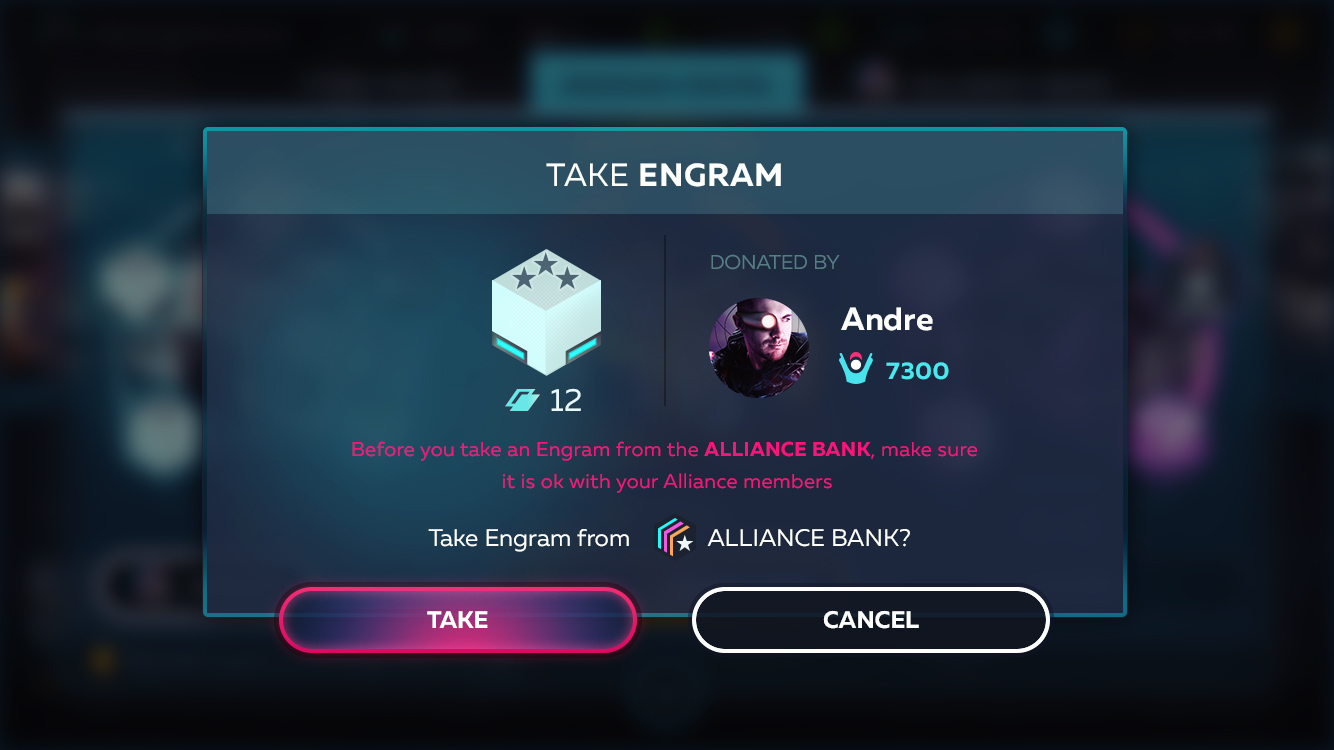Cancel taking the Engram
This screenshot has height=750, width=1334.
[x=870, y=620]
